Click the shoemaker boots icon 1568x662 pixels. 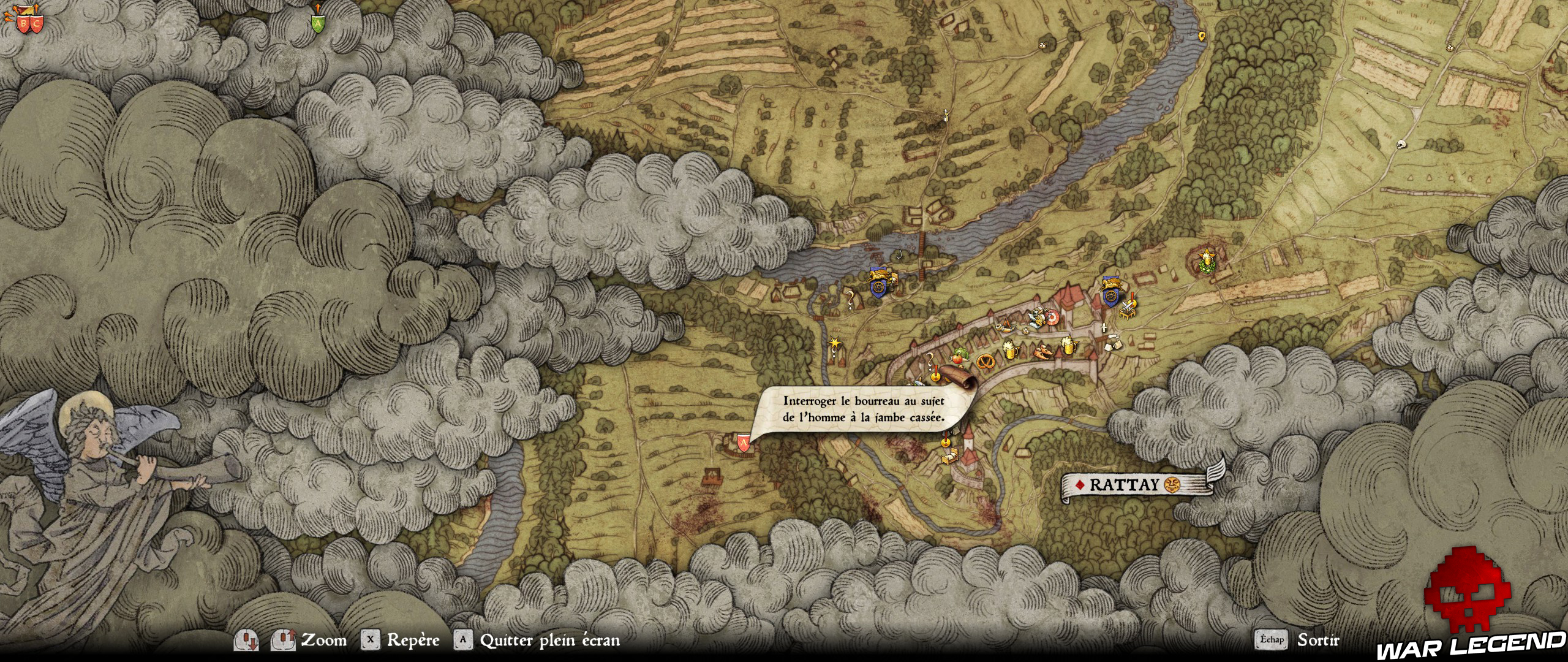point(1042,351)
